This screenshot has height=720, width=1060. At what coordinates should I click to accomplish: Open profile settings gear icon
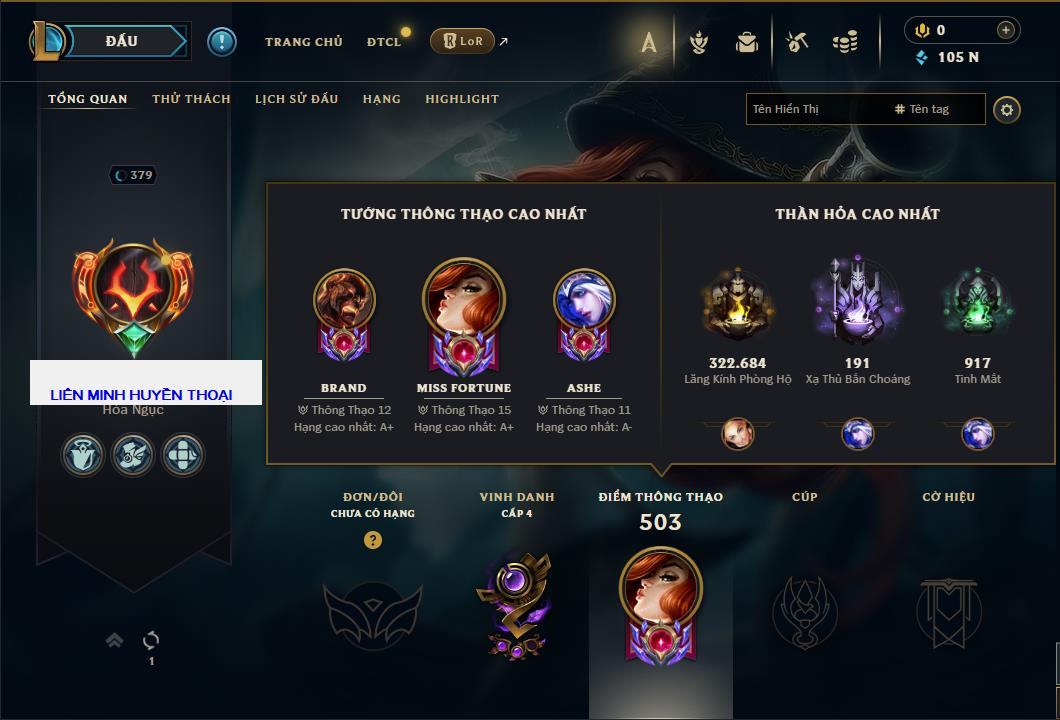(1007, 109)
